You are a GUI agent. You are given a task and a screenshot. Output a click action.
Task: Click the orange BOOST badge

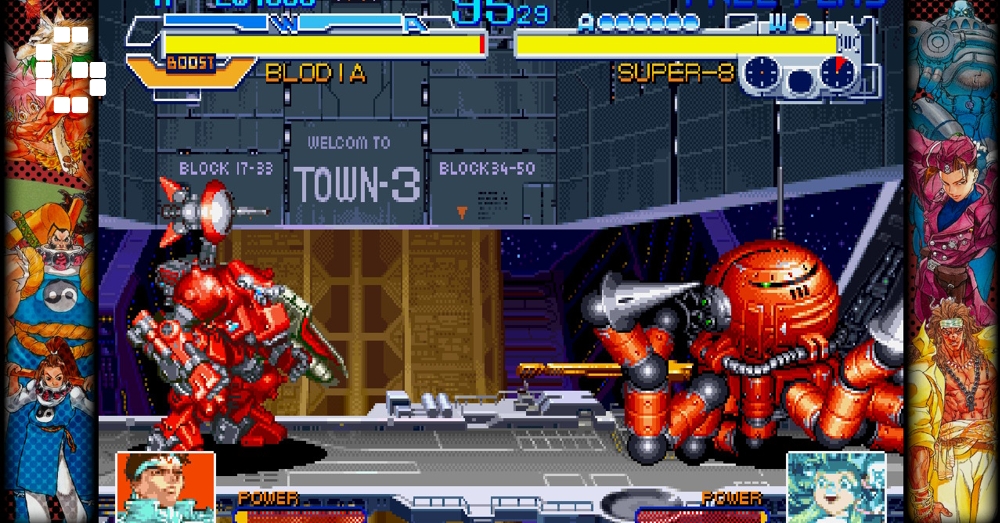[x=190, y=65]
